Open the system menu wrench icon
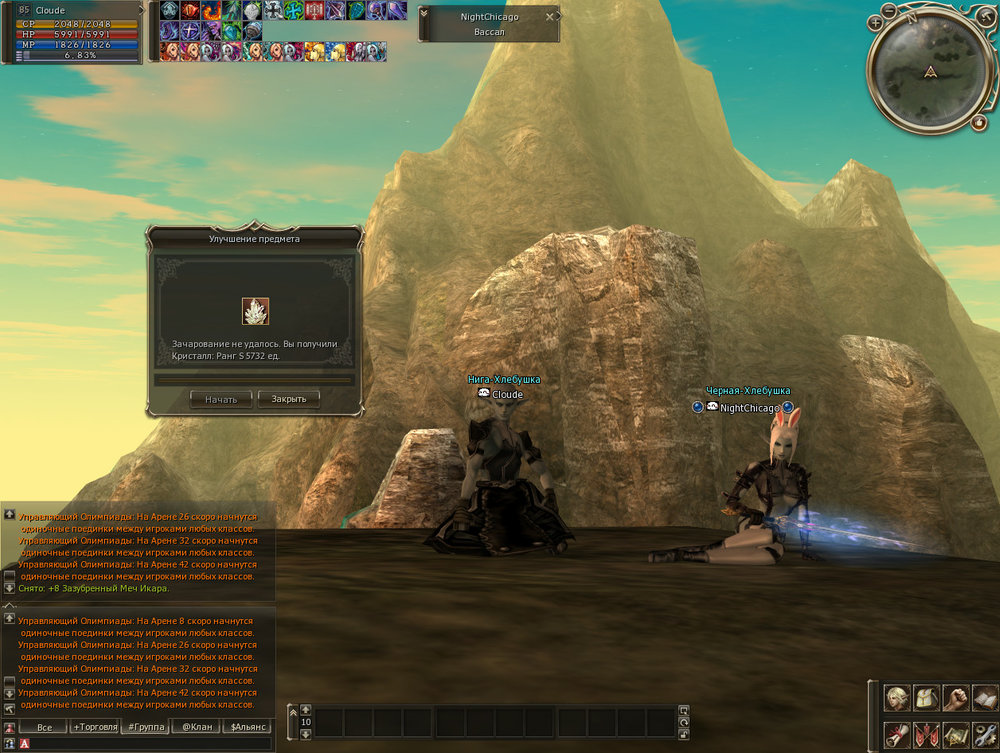 pos(985,734)
